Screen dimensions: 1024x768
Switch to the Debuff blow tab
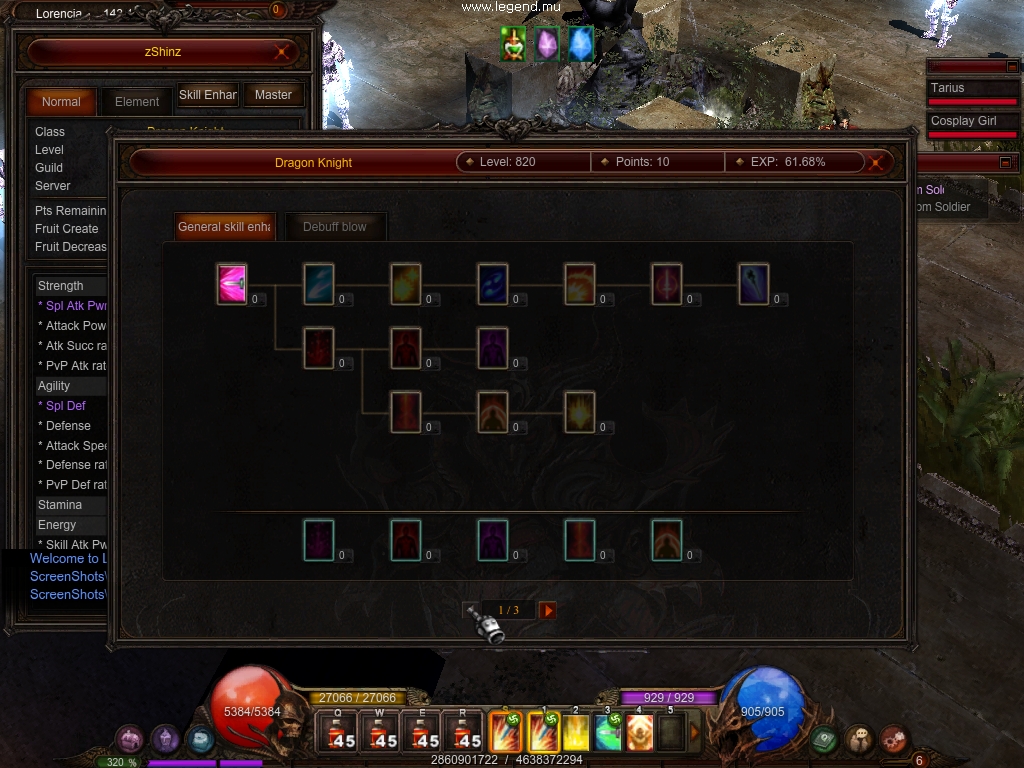(x=335, y=227)
